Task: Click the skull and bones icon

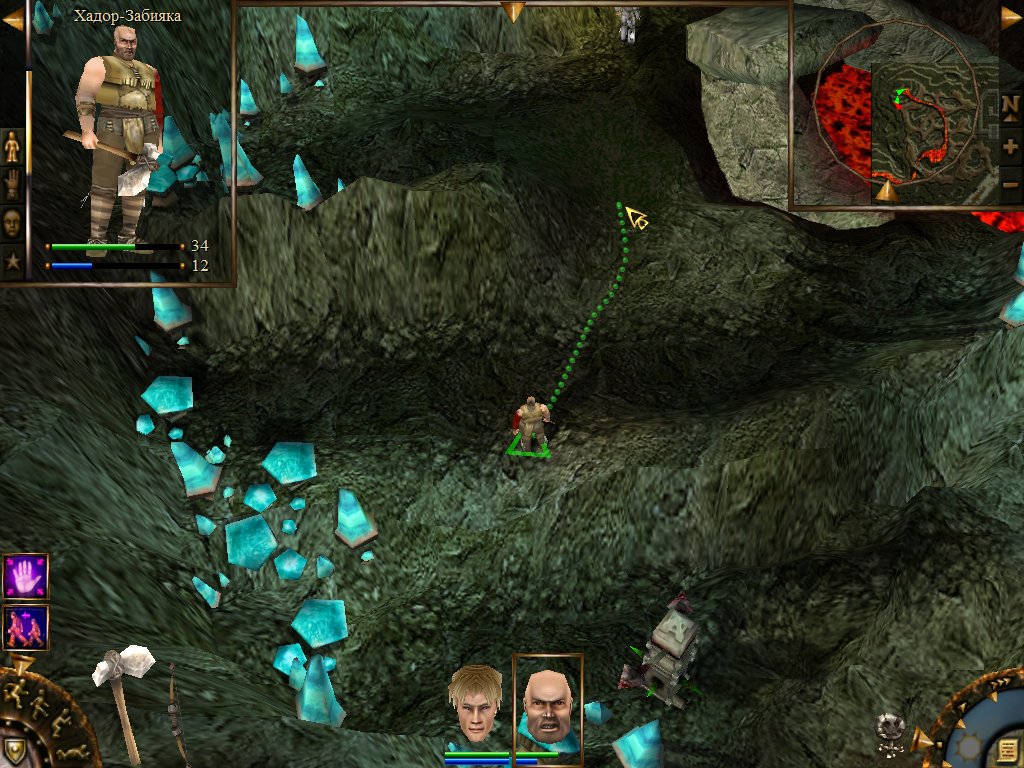Action: pyautogui.click(x=887, y=729)
